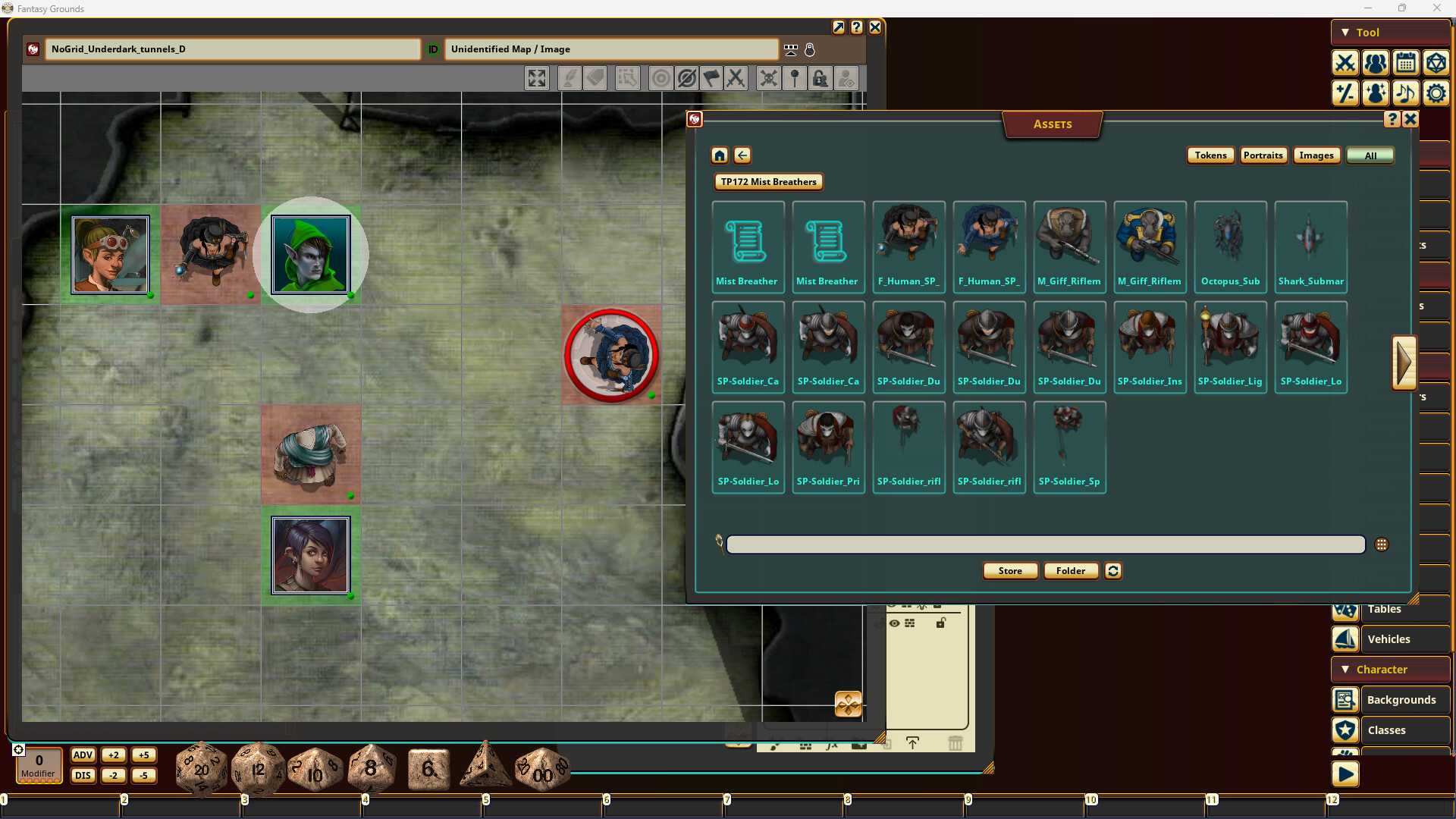Toggle the untarget icon with crossed circle

687,78
